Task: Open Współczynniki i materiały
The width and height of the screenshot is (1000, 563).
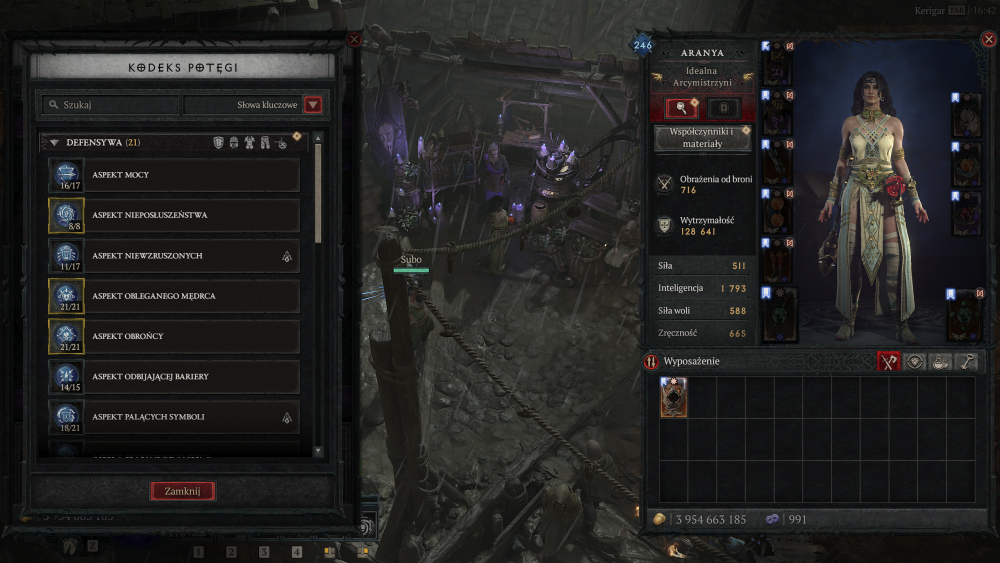Action: pos(702,138)
